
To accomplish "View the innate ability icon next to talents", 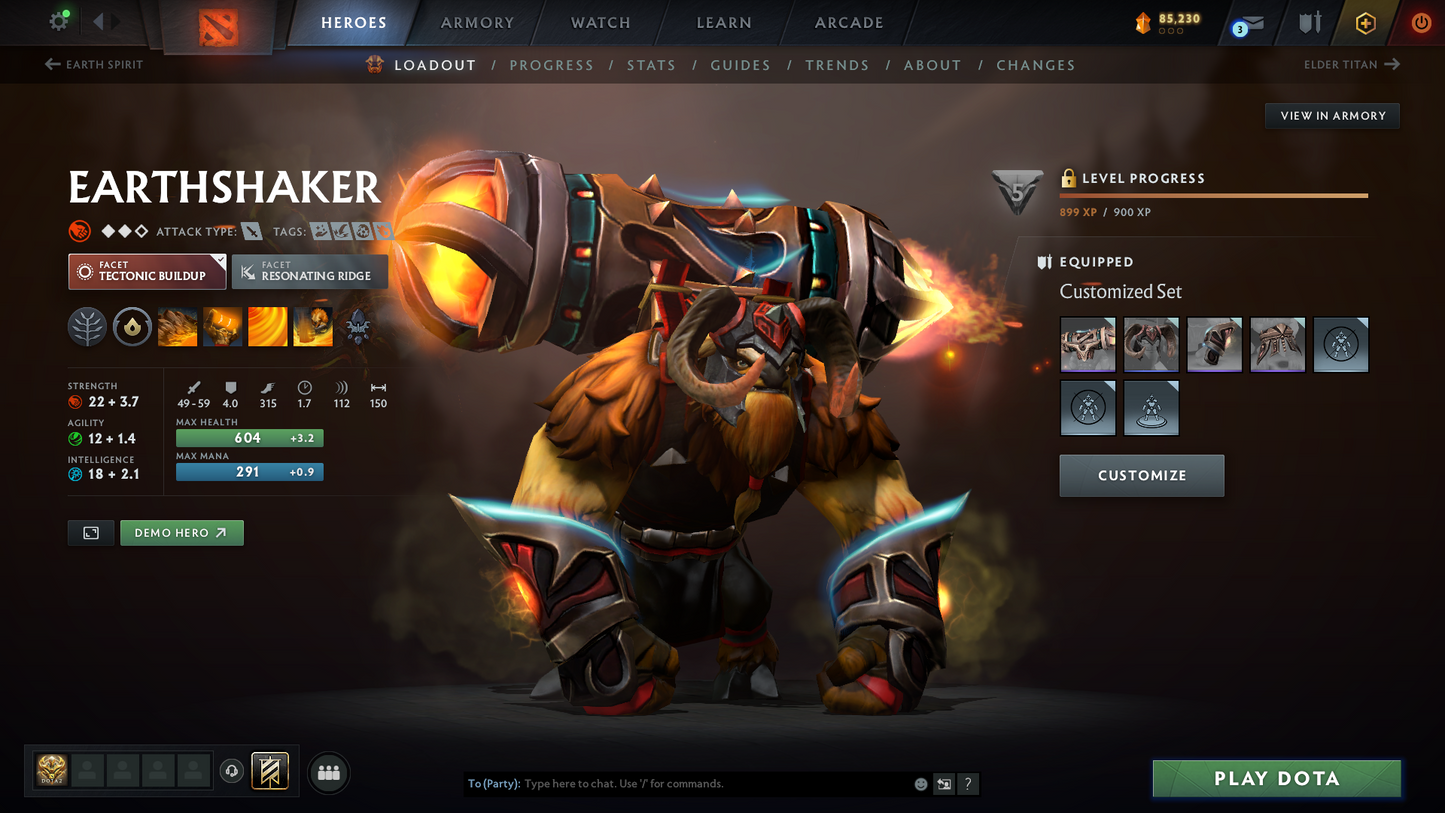I will (132, 326).
